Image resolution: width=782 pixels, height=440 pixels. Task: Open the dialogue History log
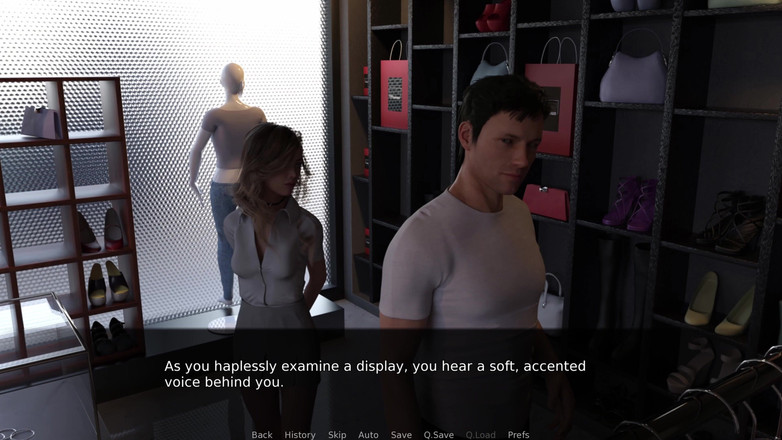[x=300, y=435]
